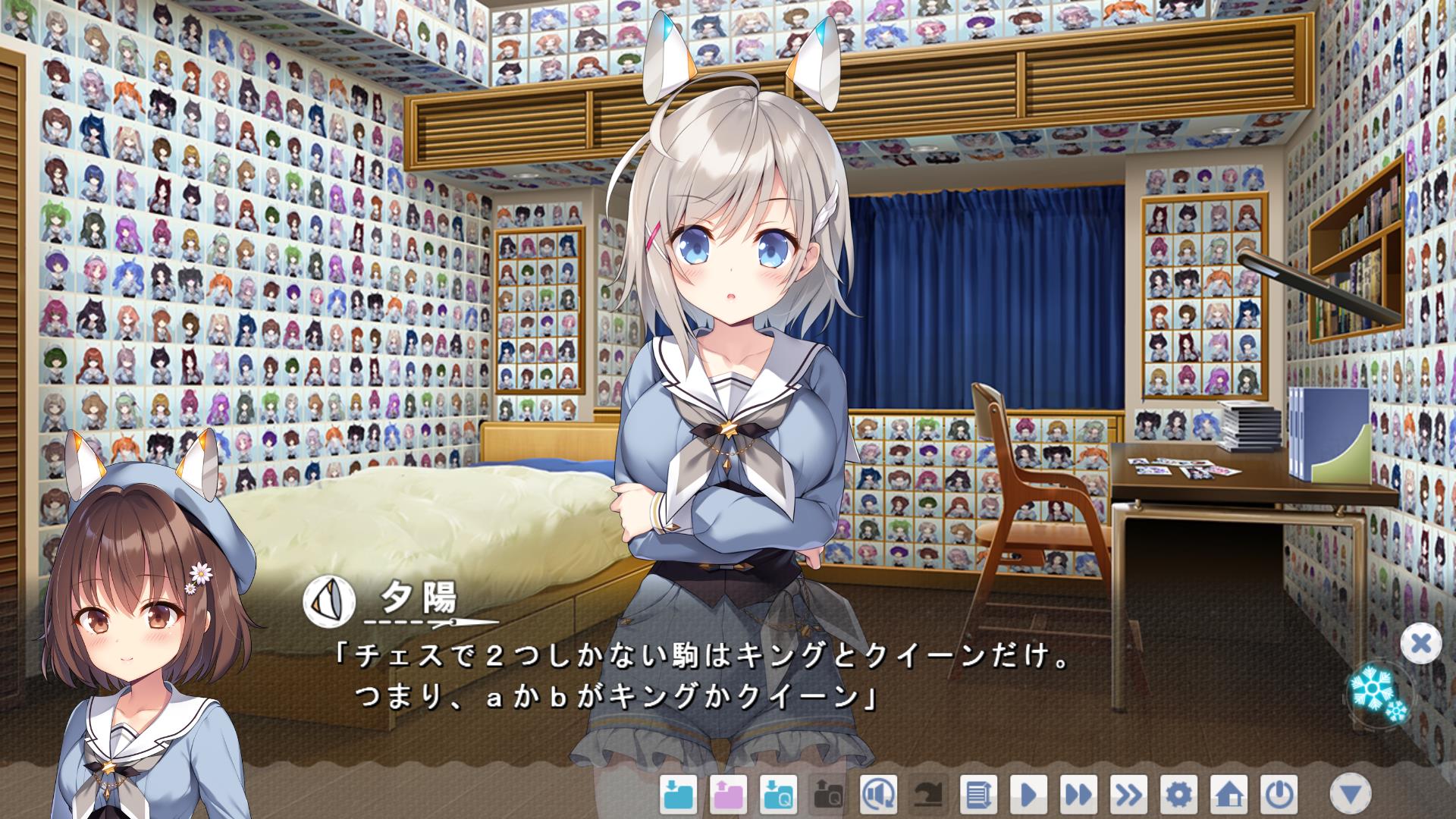Start auto-play with the single triangle button
The width and height of the screenshot is (1456, 819).
[x=1028, y=795]
